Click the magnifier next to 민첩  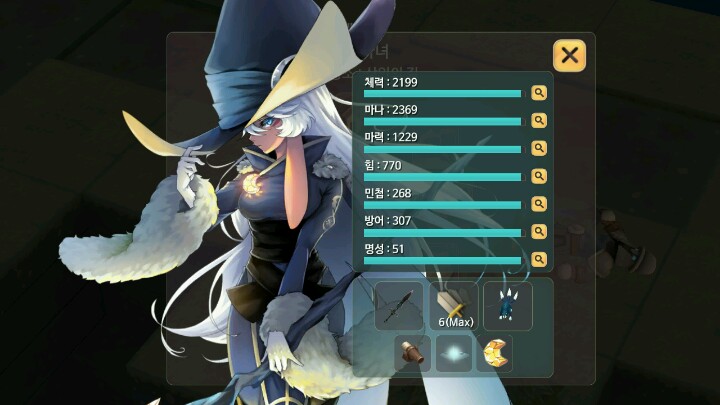point(539,204)
